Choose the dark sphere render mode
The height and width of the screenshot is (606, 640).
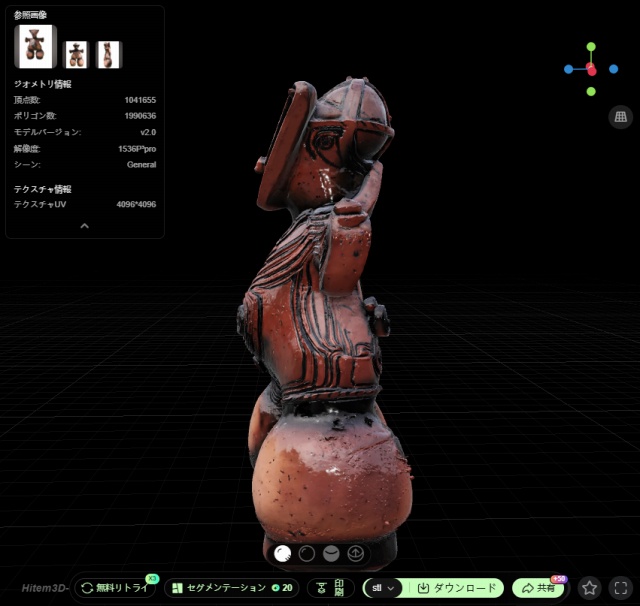point(307,552)
